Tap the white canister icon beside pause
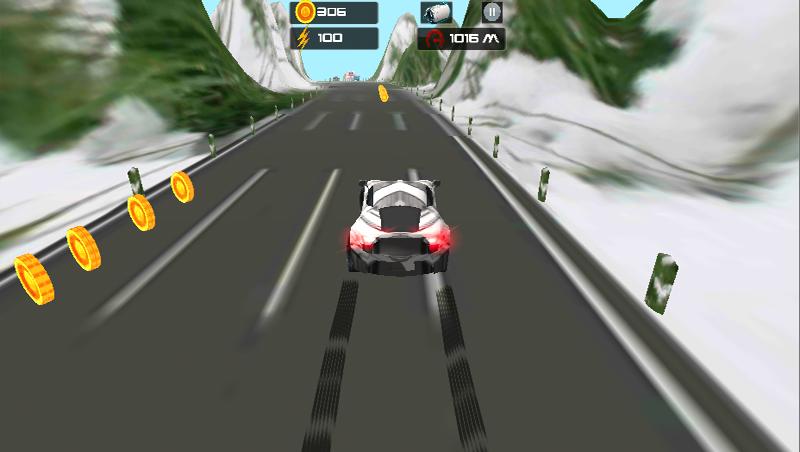Viewport: 800px width, 452px height. 437,12
